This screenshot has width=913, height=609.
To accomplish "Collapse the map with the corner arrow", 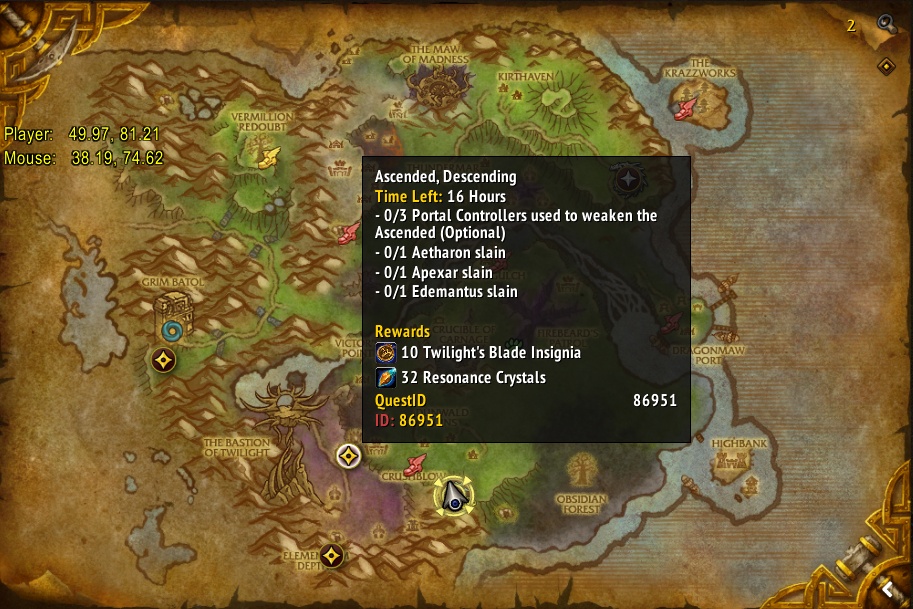I will [886, 587].
